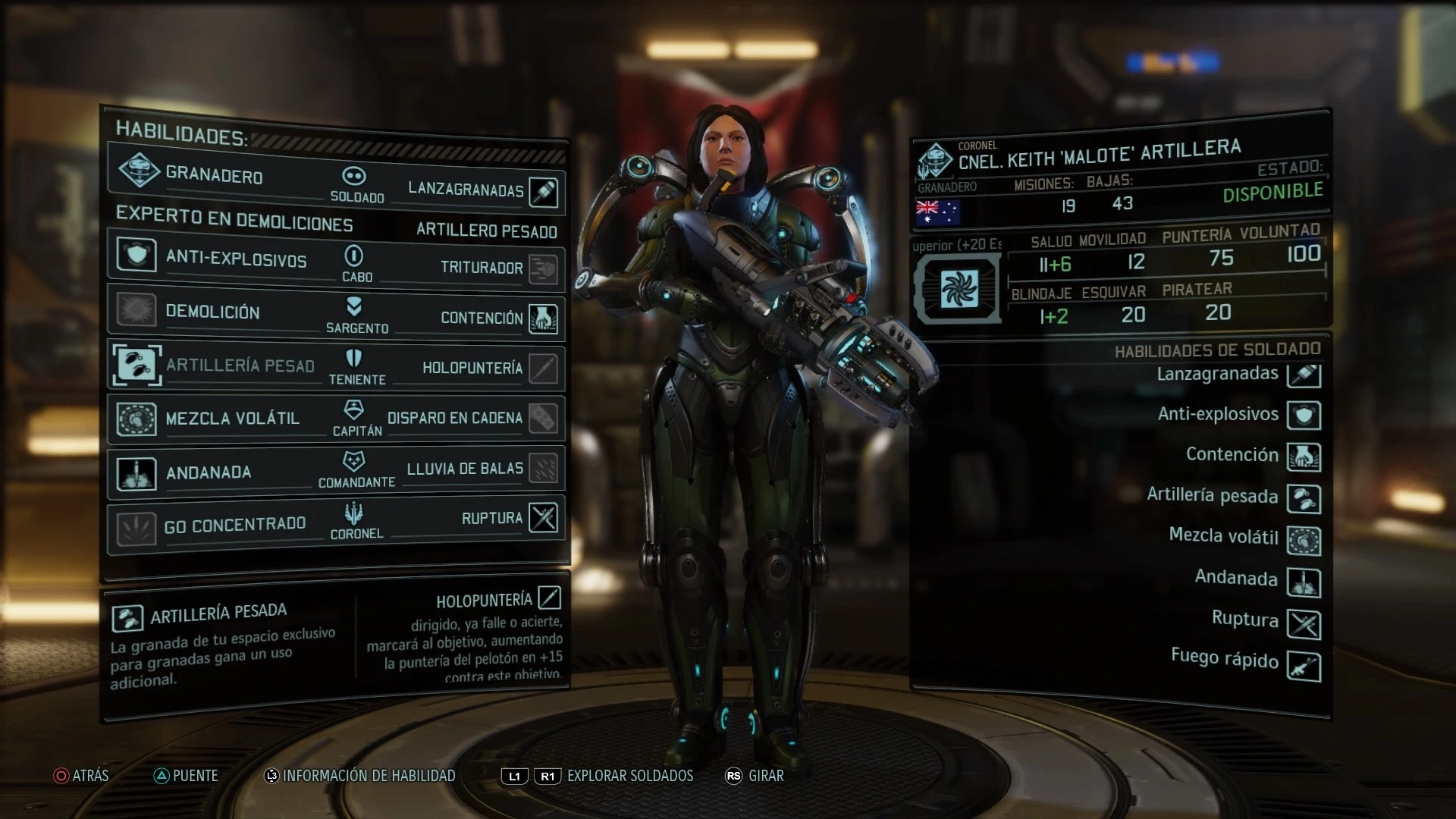1456x819 pixels.
Task: Choose the Triturador ability
Action: click(542, 268)
